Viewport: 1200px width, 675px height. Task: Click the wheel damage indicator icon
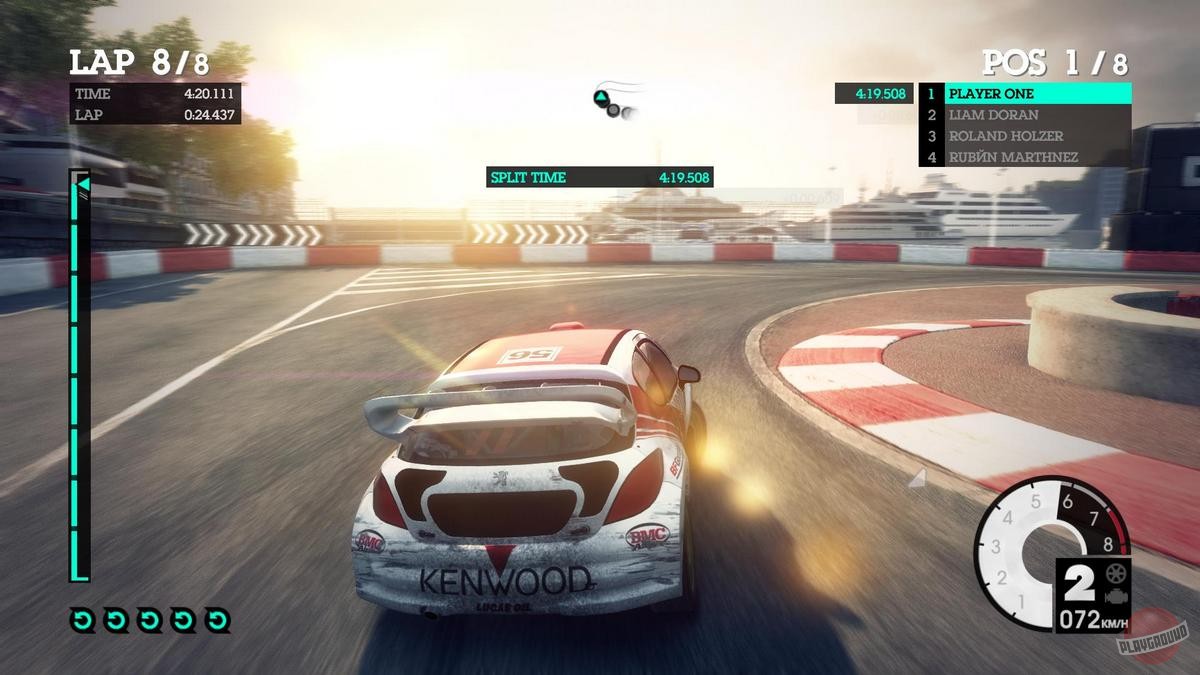pos(1116,574)
